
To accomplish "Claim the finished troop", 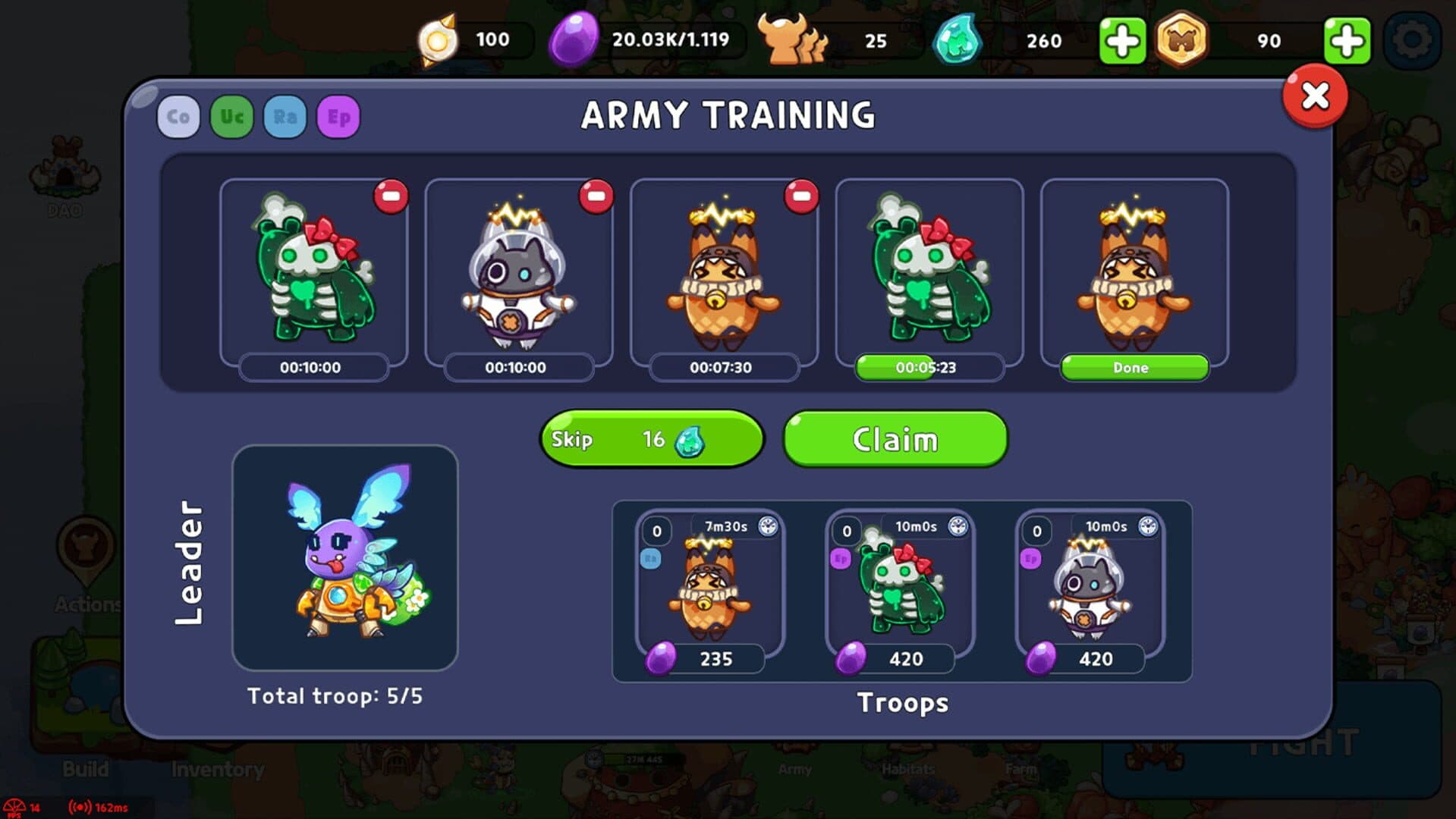I will pyautogui.click(x=895, y=439).
